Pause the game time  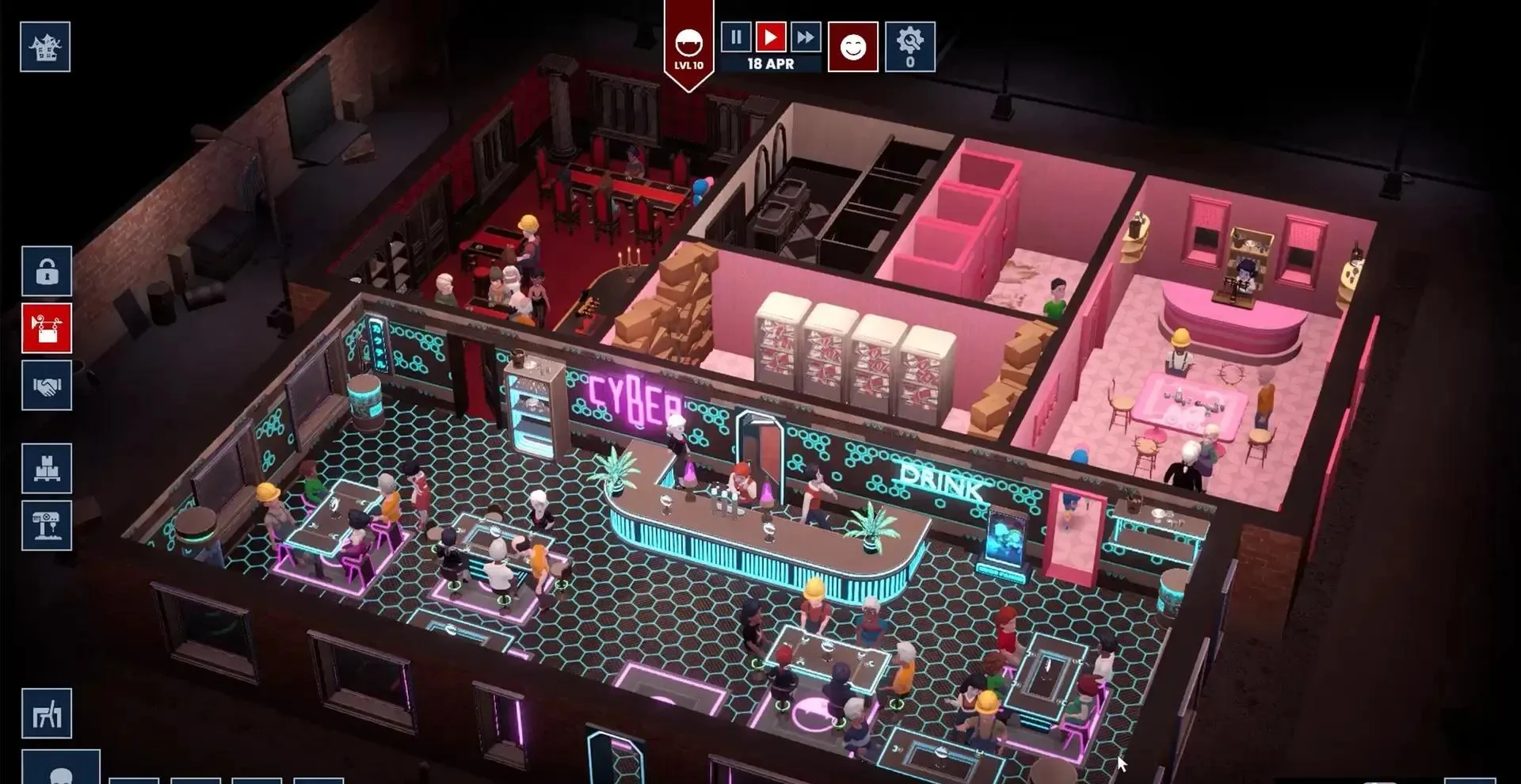[736, 36]
